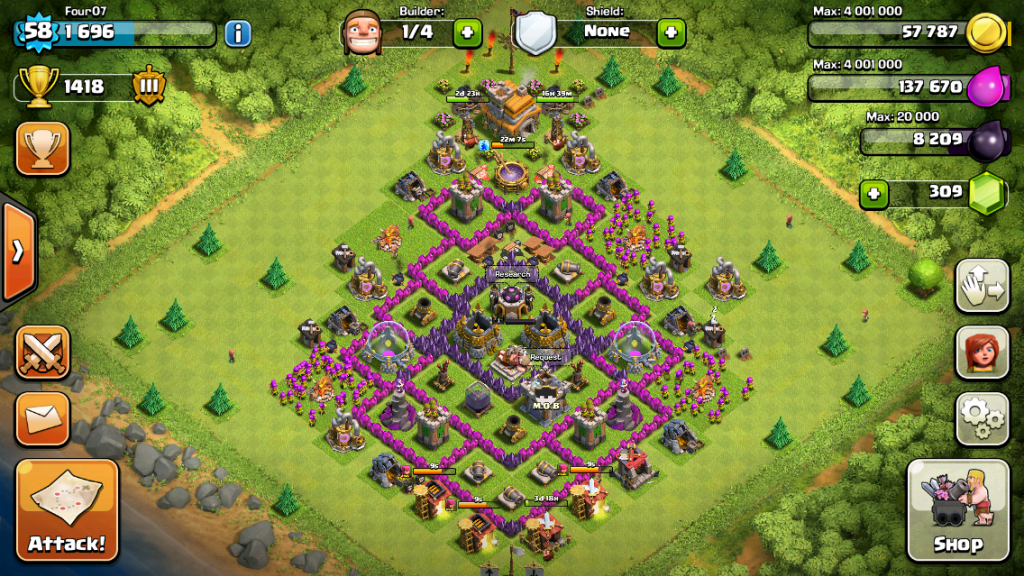Screen dimensions: 1024x576
Task: Tap the Attack! button
Action: [67, 510]
